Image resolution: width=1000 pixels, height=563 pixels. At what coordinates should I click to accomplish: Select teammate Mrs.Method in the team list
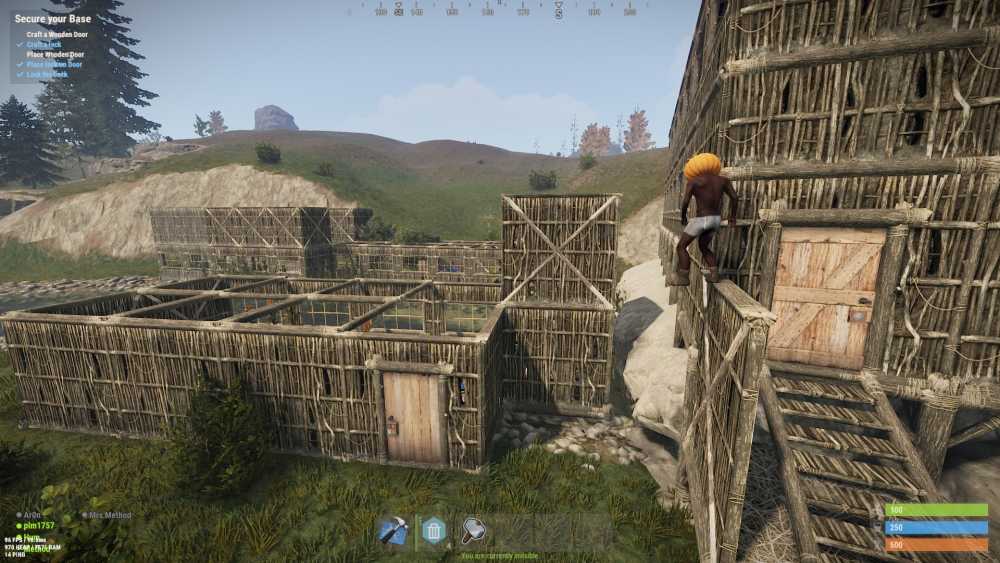coord(110,515)
